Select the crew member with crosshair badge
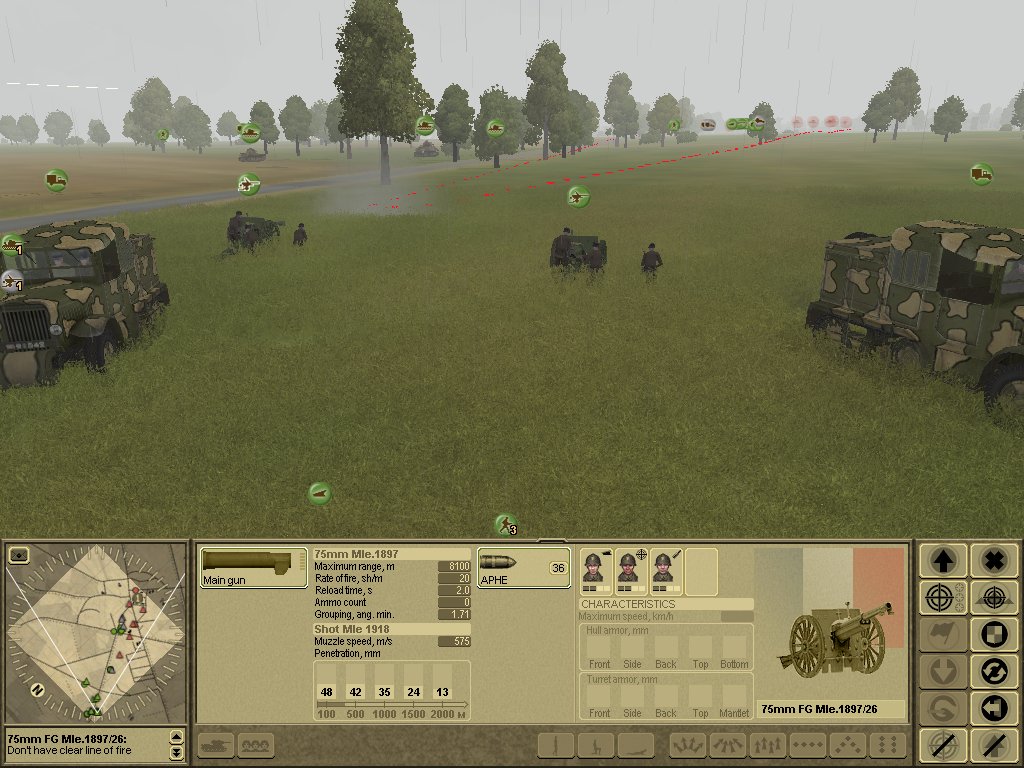The image size is (1024, 768). coord(630,570)
